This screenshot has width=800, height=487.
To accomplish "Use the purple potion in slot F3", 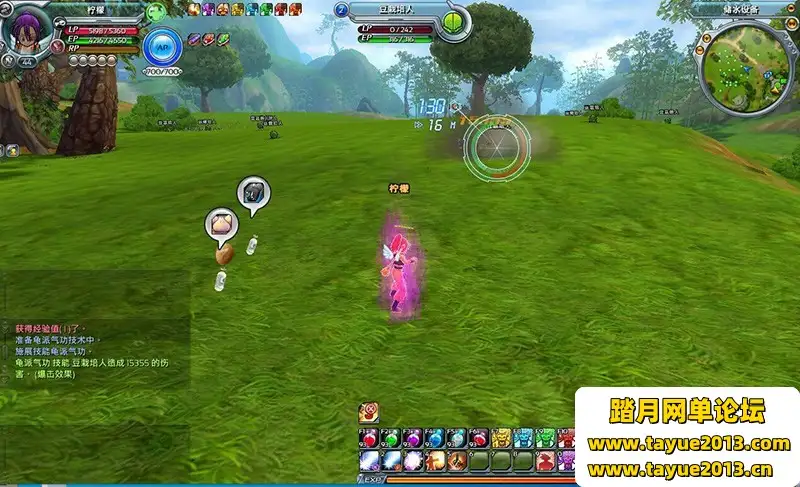I will pos(412,438).
